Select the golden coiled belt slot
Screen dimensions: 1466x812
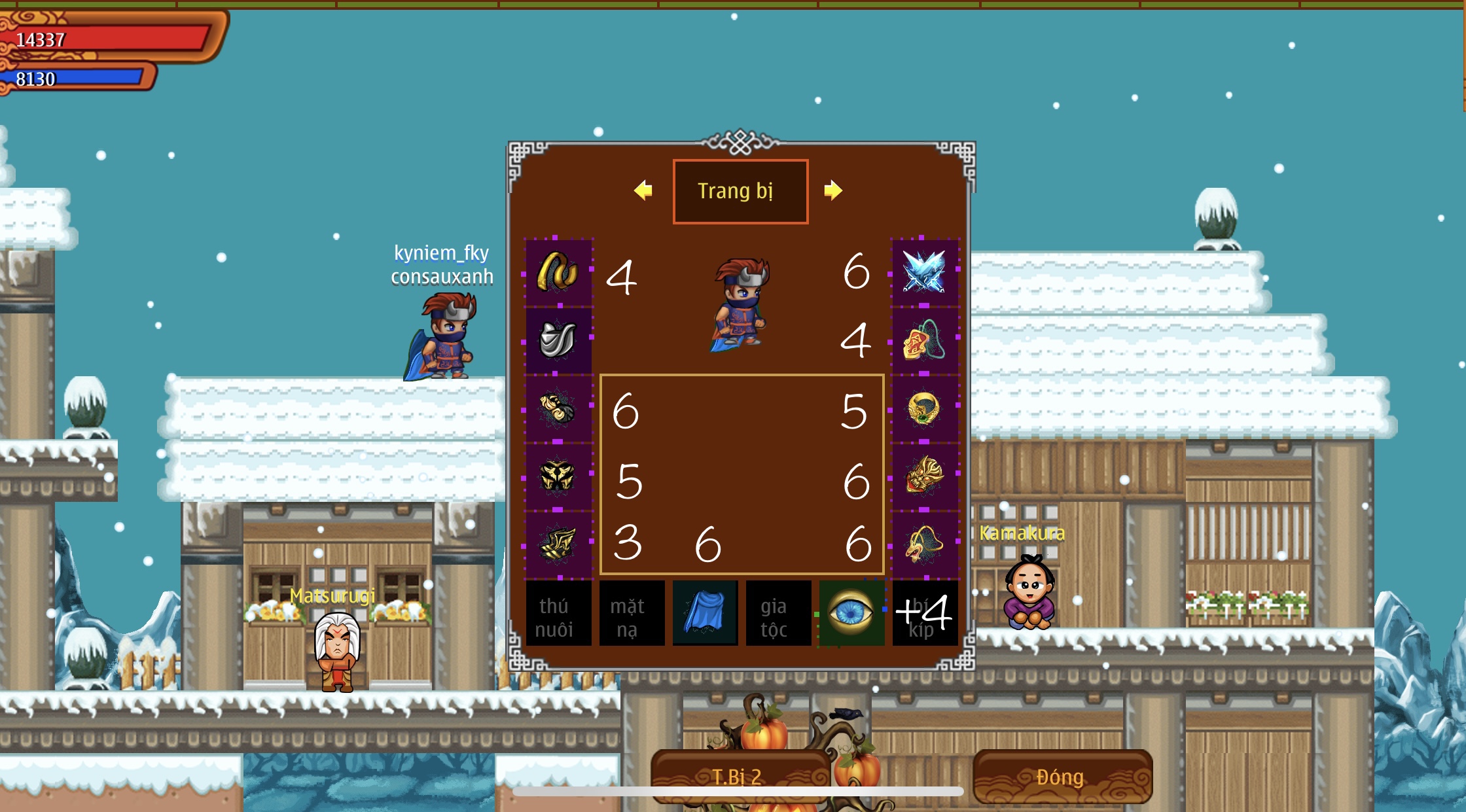point(558,271)
